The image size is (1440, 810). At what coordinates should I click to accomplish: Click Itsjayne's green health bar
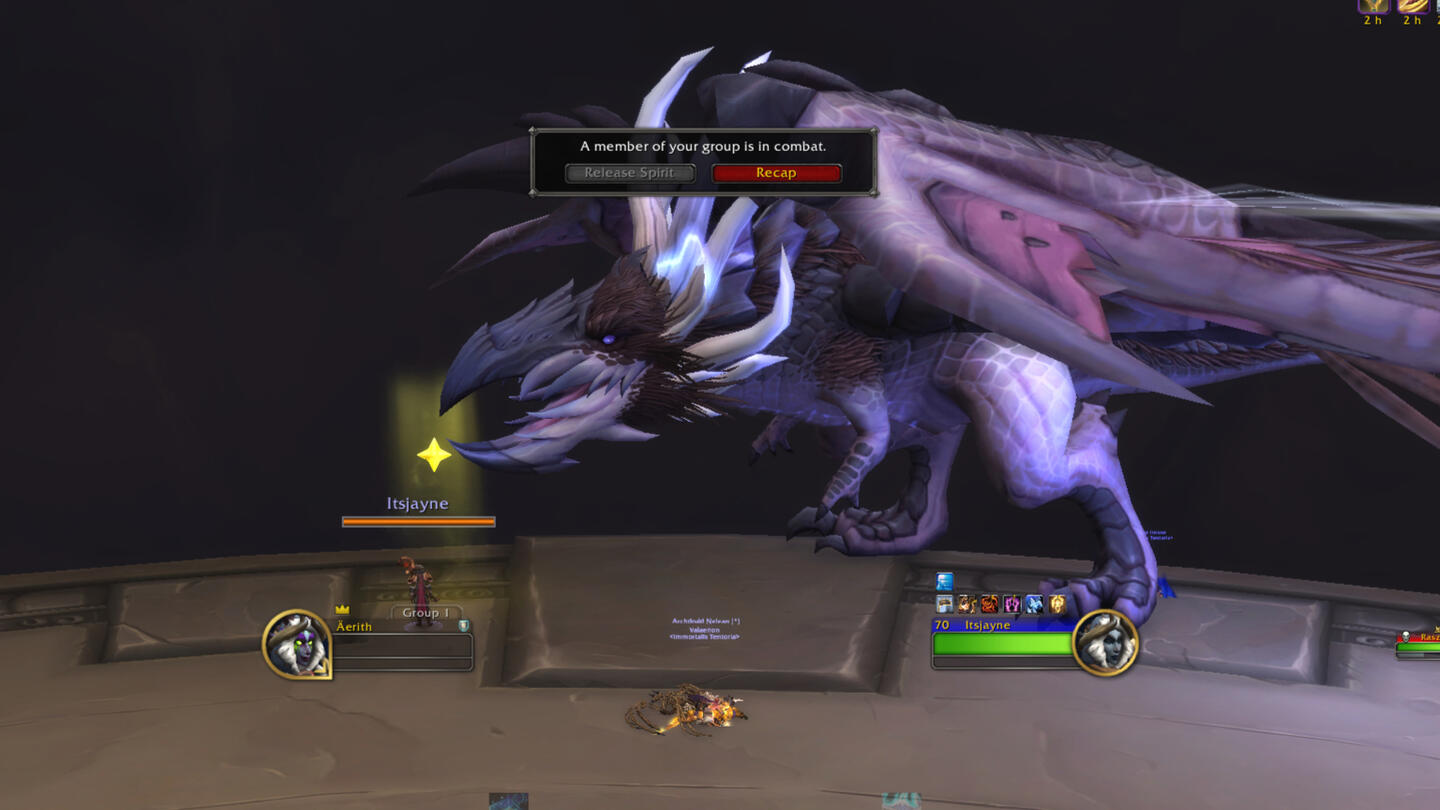1000,645
